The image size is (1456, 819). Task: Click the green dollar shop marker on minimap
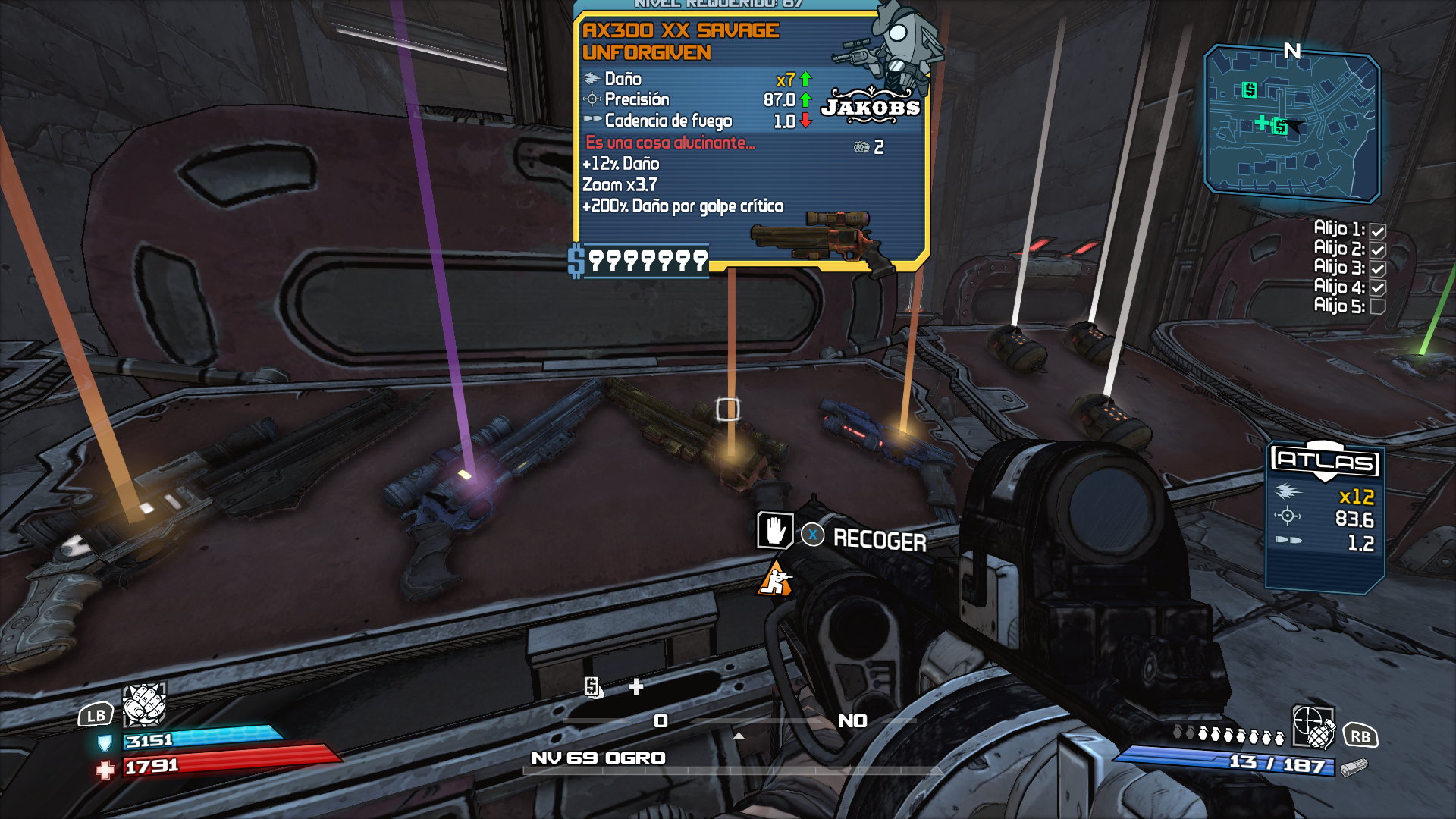(1250, 90)
